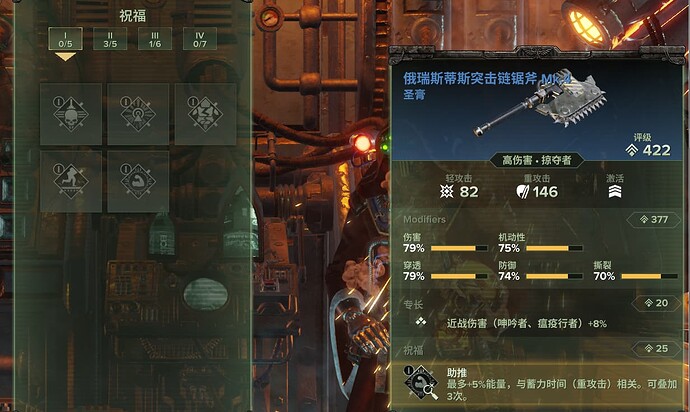Choose the skull blessing tile
Image resolution: width=690 pixels, height=412 pixels.
coord(70,114)
